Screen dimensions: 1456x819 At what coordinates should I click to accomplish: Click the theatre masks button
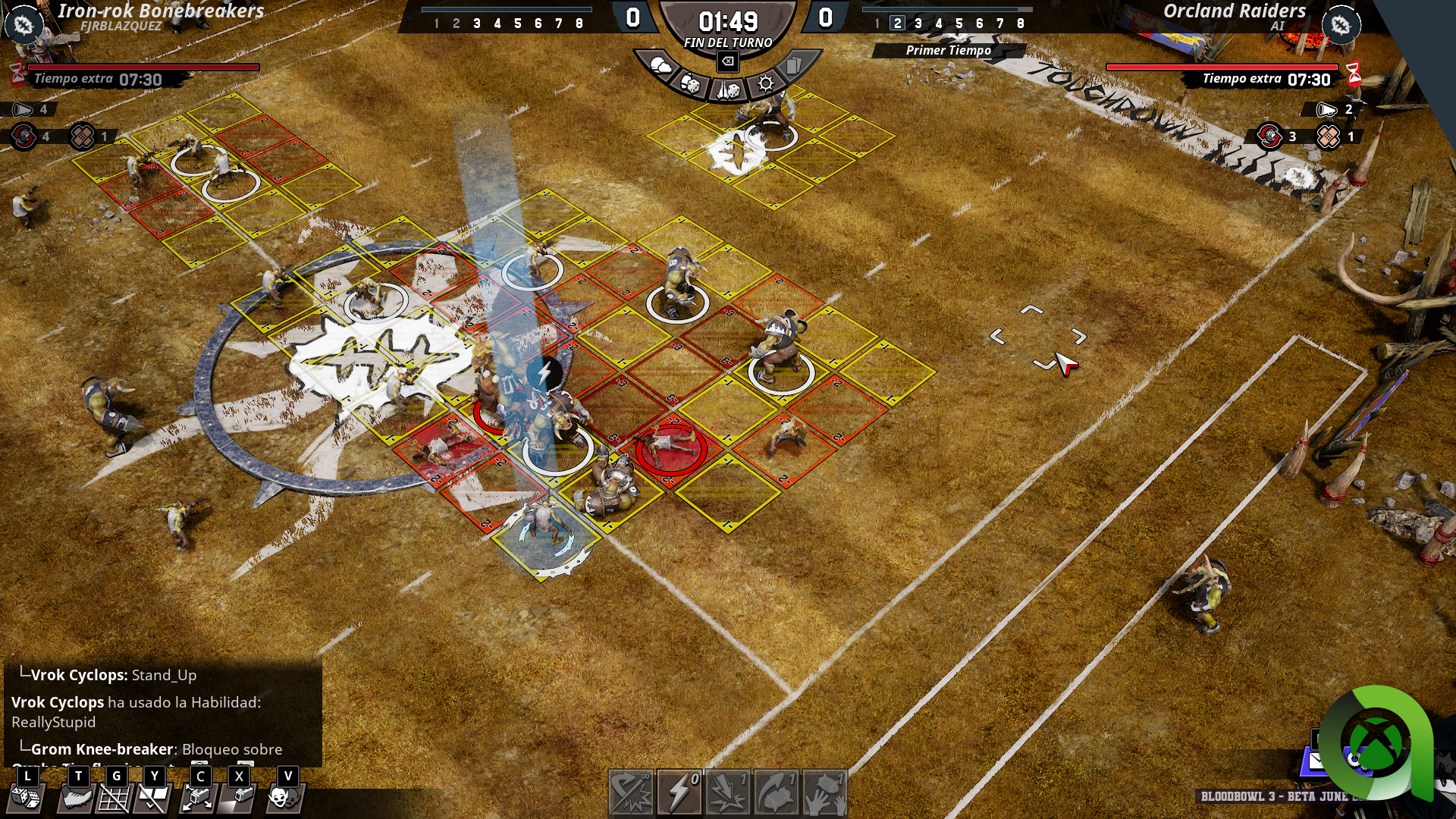point(285,796)
